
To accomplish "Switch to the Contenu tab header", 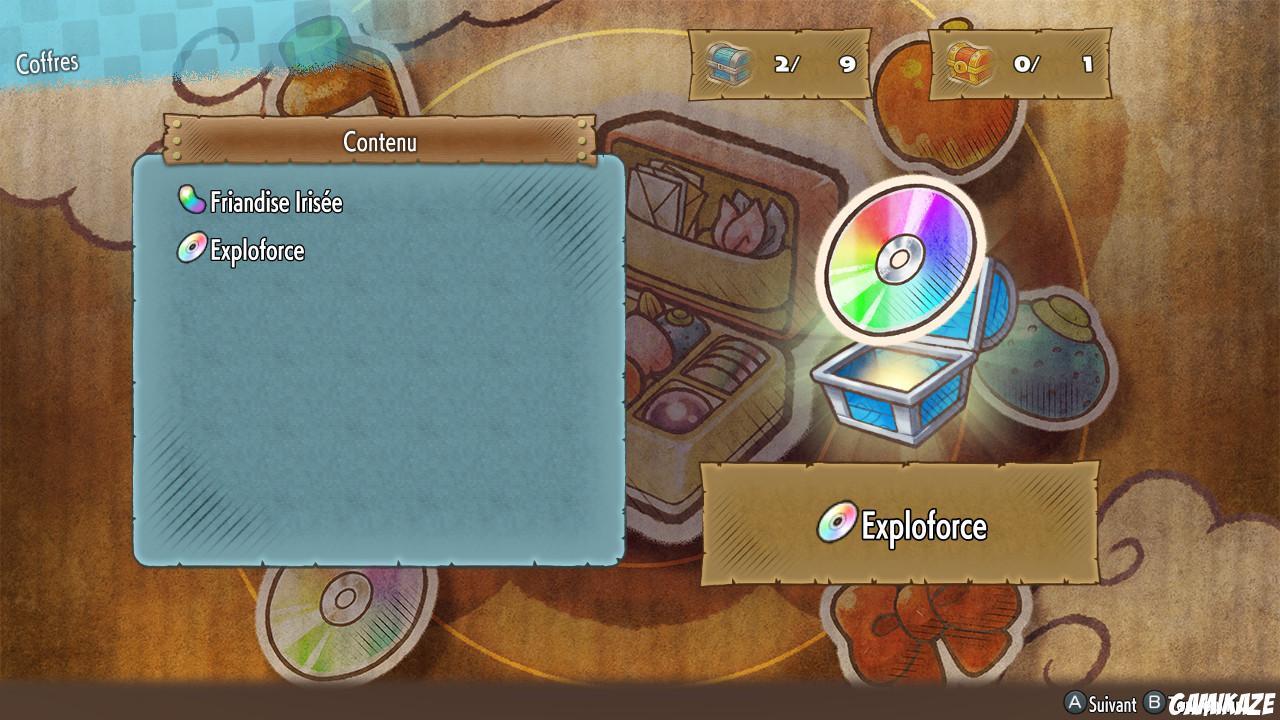I will click(380, 142).
